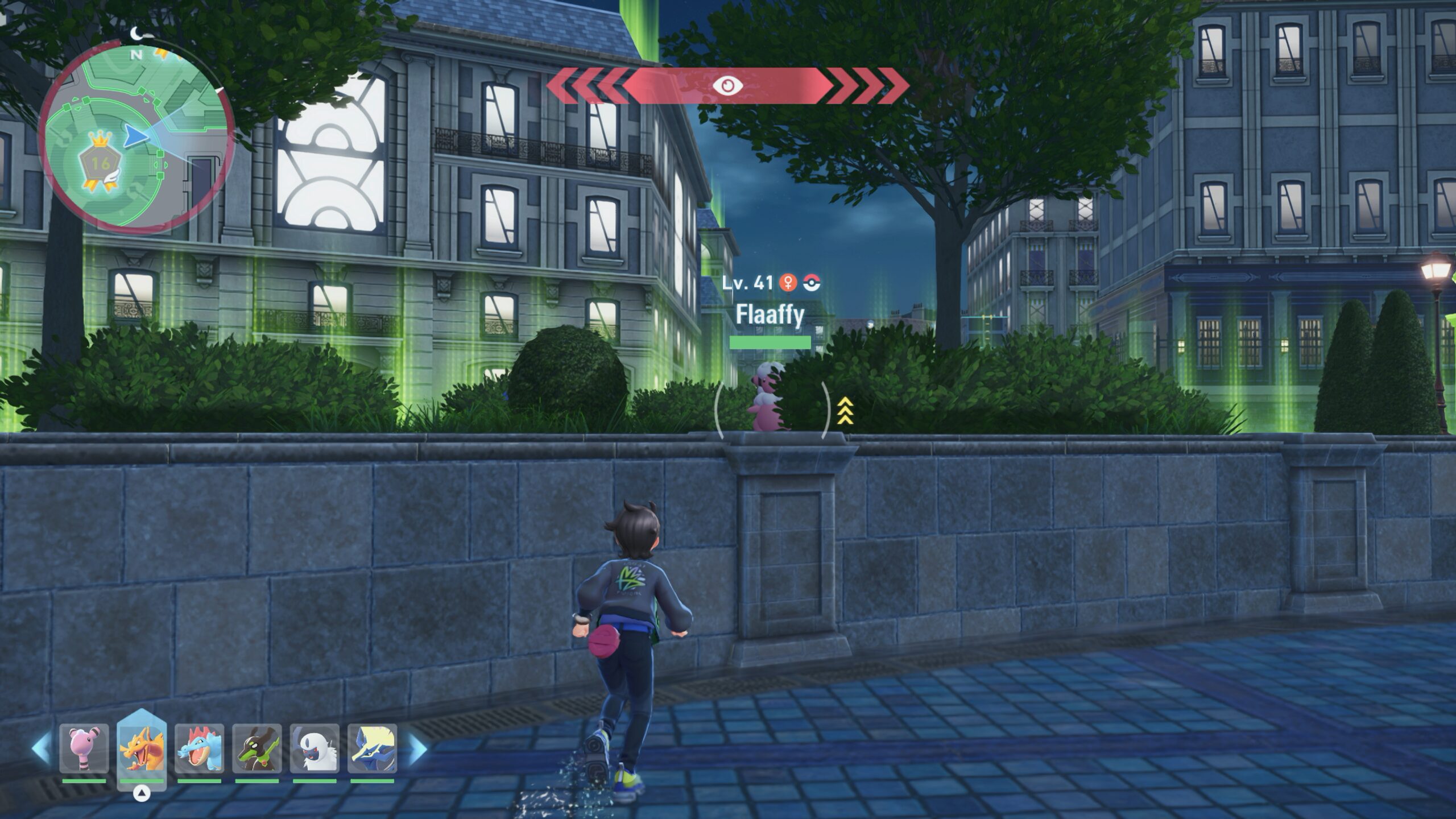The image size is (1456, 819).
Task: Select the Xerneas party slot
Action: click(x=373, y=748)
